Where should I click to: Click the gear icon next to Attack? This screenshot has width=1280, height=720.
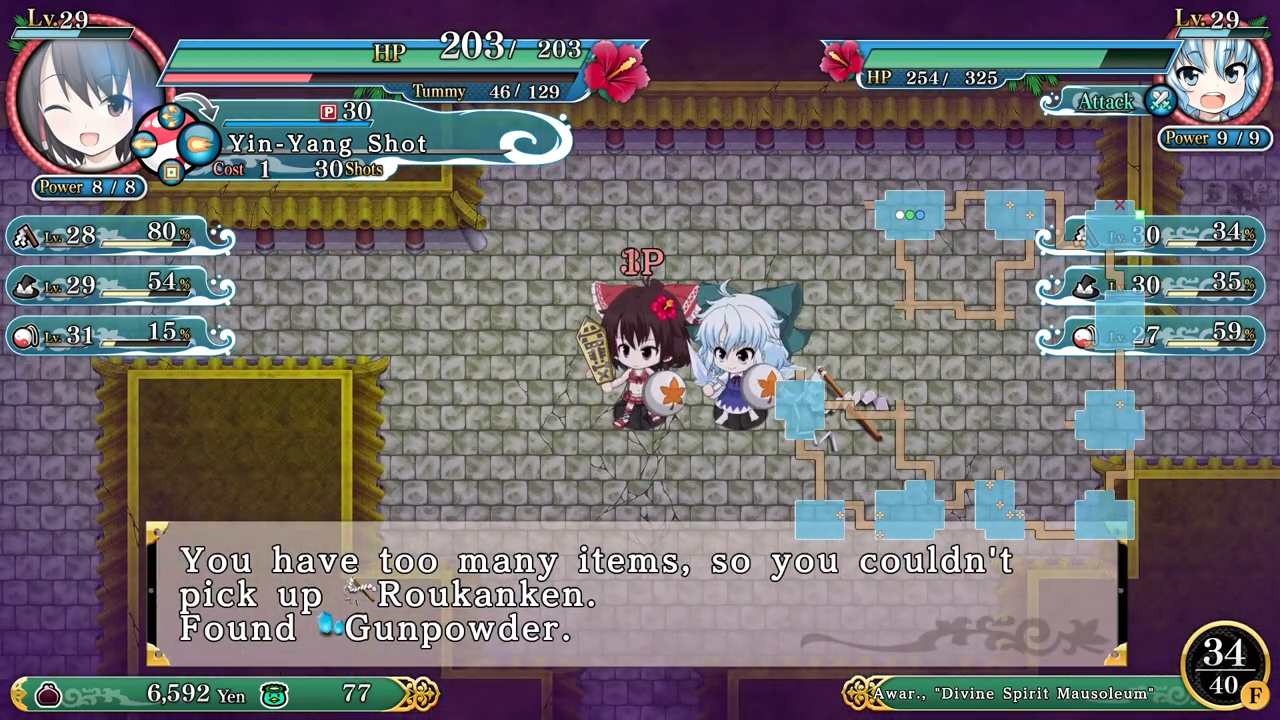1160,101
